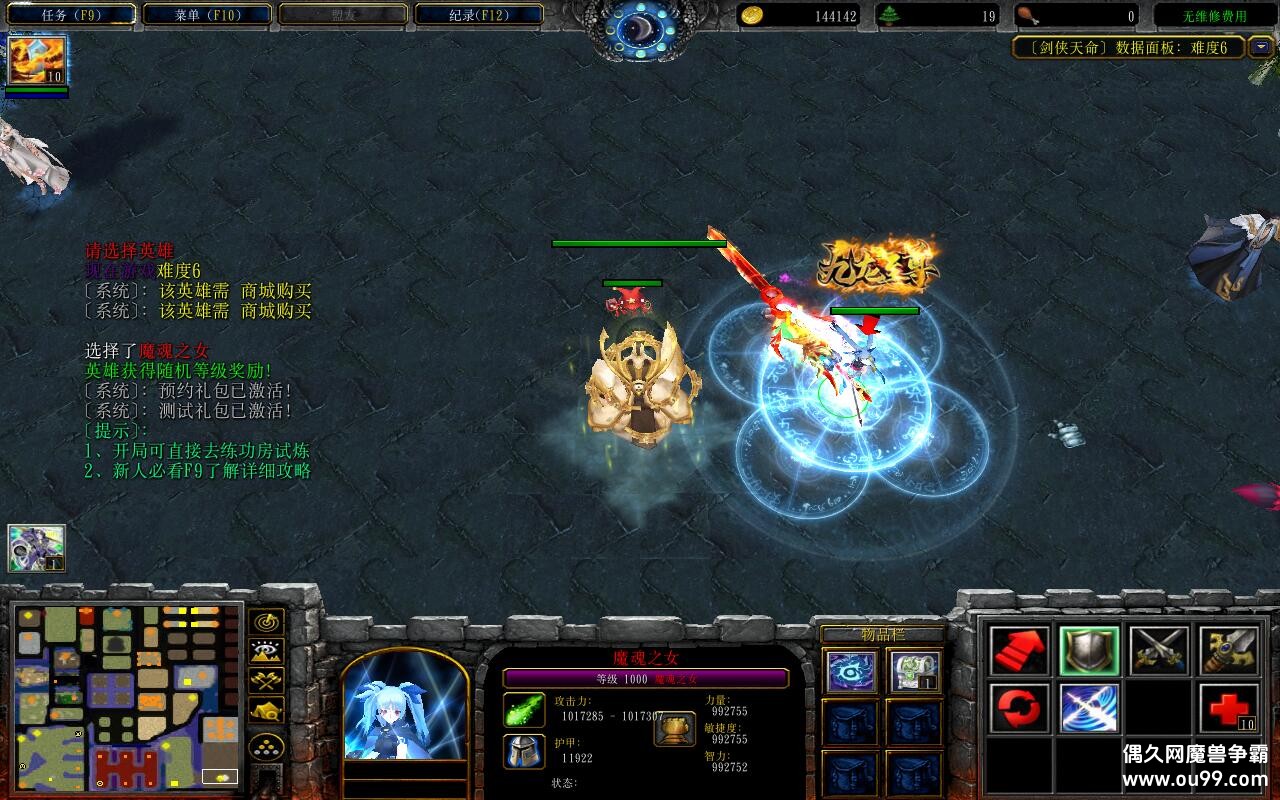Click the blue-haired hero portrait
Image resolution: width=1280 pixels, height=800 pixels.
click(x=405, y=705)
